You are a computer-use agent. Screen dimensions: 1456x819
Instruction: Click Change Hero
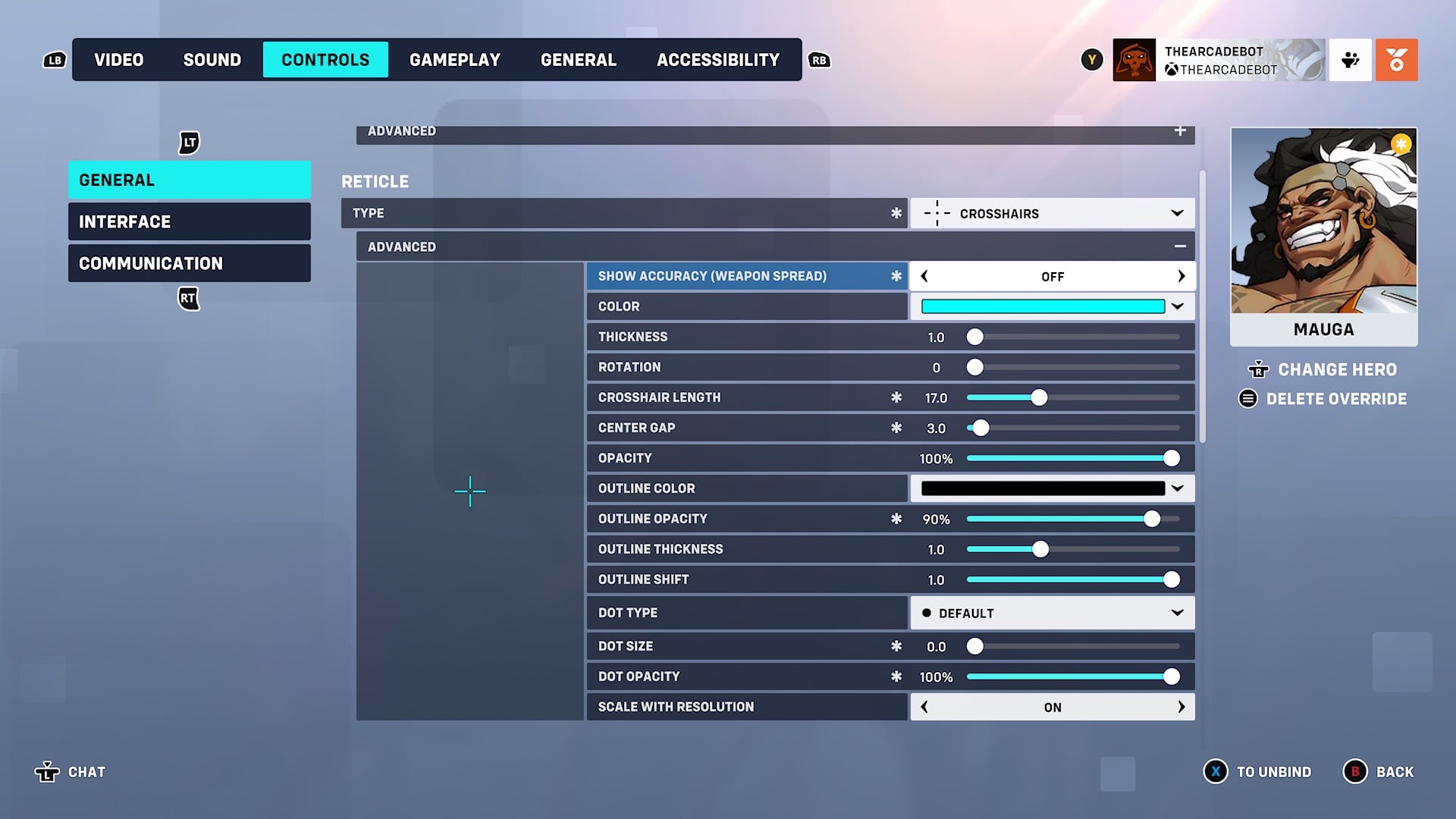click(1337, 370)
